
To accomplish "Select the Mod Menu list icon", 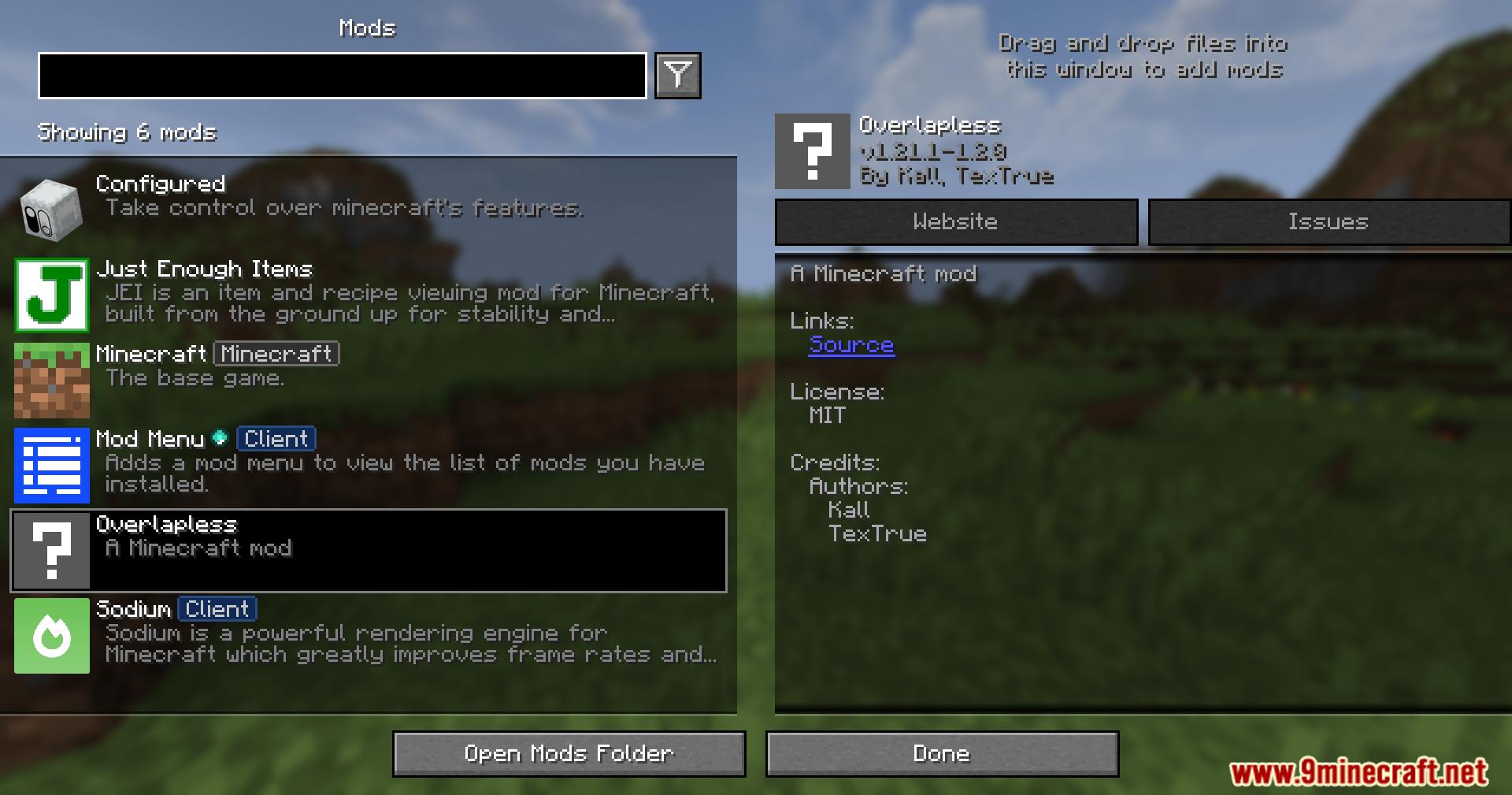I will pos(50,465).
